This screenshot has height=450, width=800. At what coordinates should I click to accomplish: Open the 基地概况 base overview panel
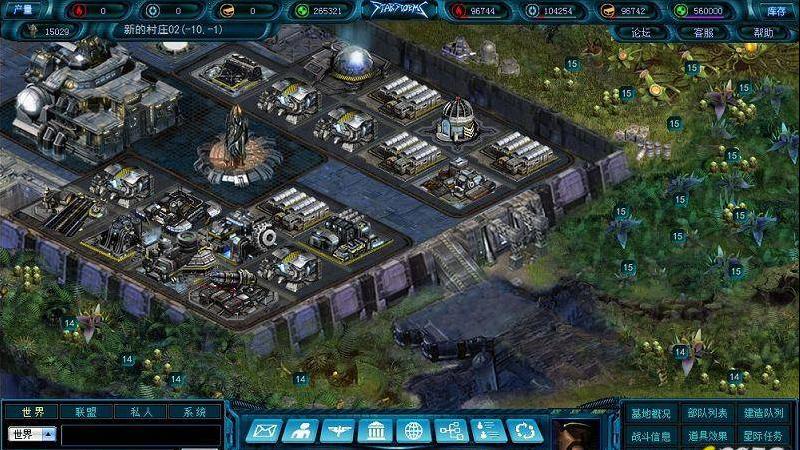[651, 414]
